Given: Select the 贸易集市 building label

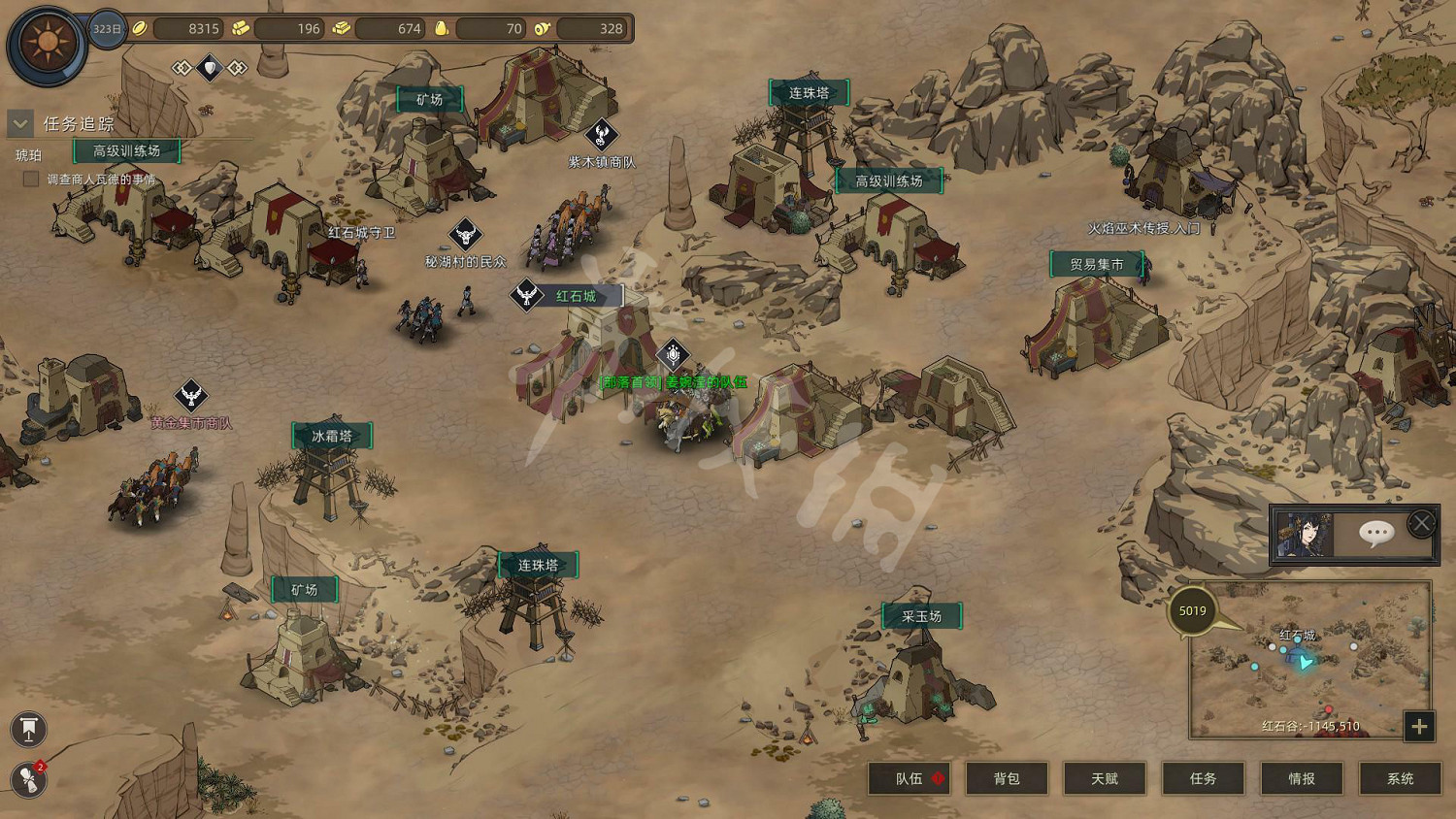Looking at the screenshot, I should point(1097,264).
